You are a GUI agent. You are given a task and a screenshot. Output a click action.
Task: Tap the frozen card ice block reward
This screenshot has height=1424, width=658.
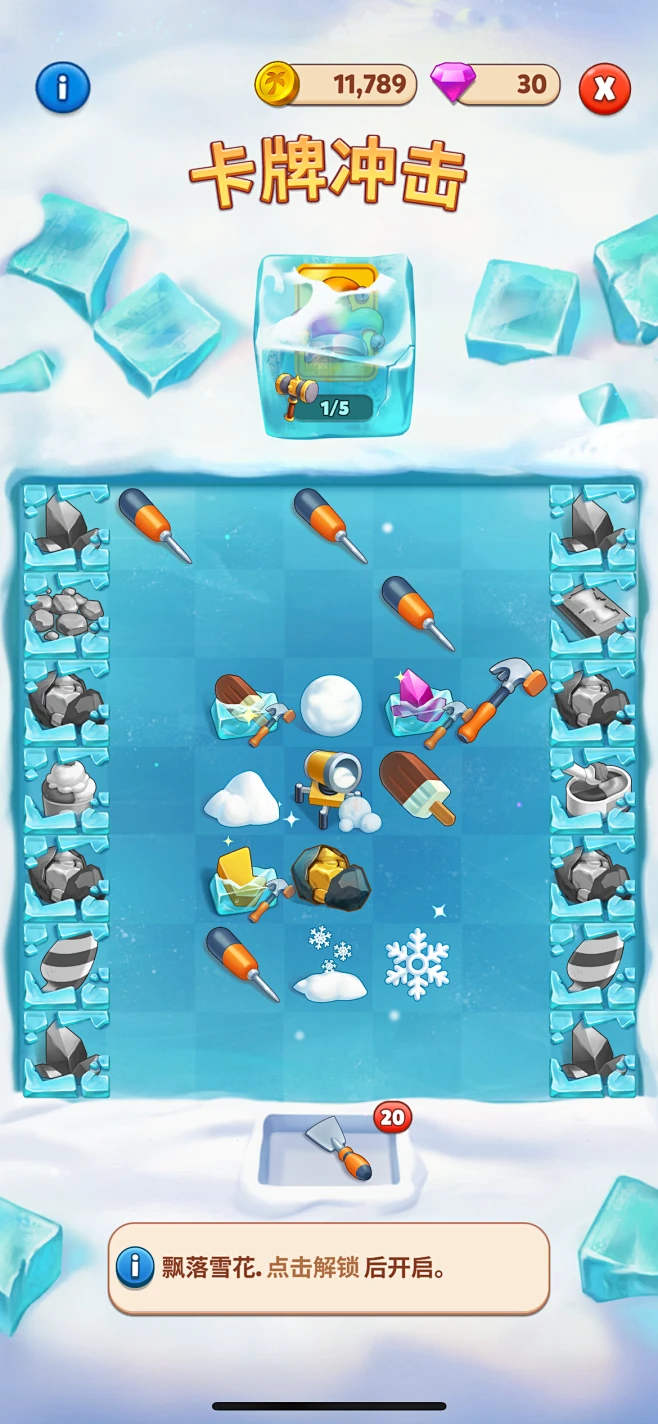[x=337, y=345]
